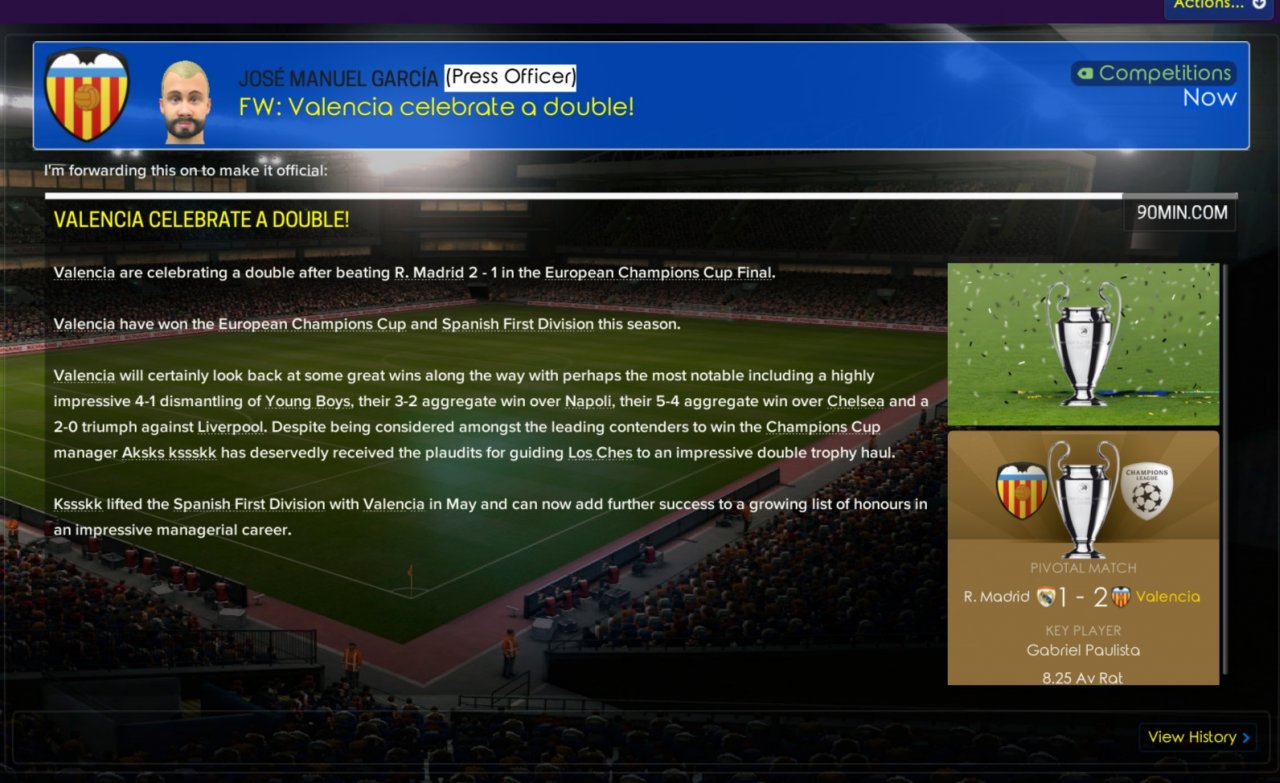This screenshot has width=1280, height=783.
Task: Select the trophy confetti image
Action: coord(1083,344)
